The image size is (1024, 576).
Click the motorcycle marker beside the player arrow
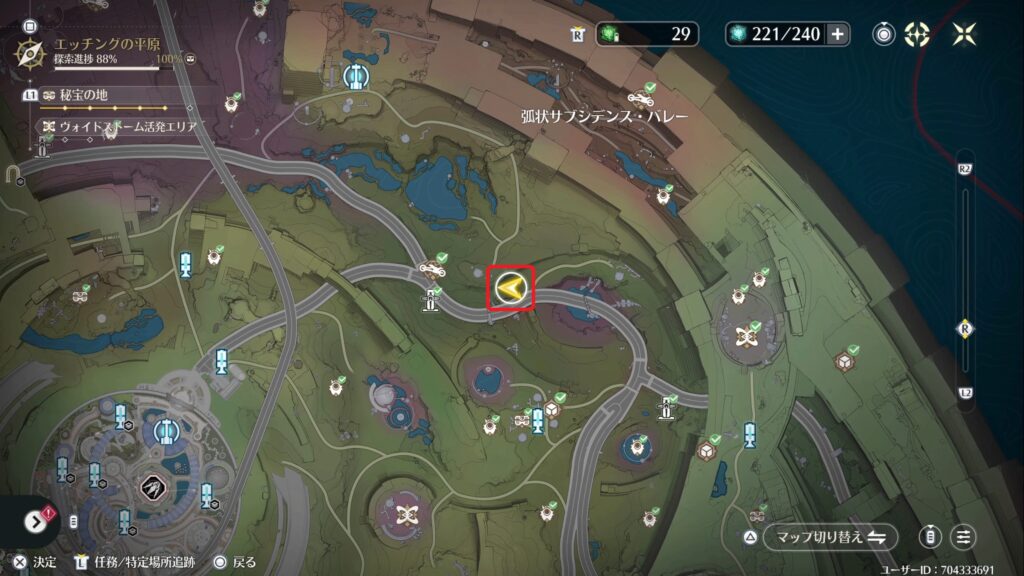tap(433, 268)
